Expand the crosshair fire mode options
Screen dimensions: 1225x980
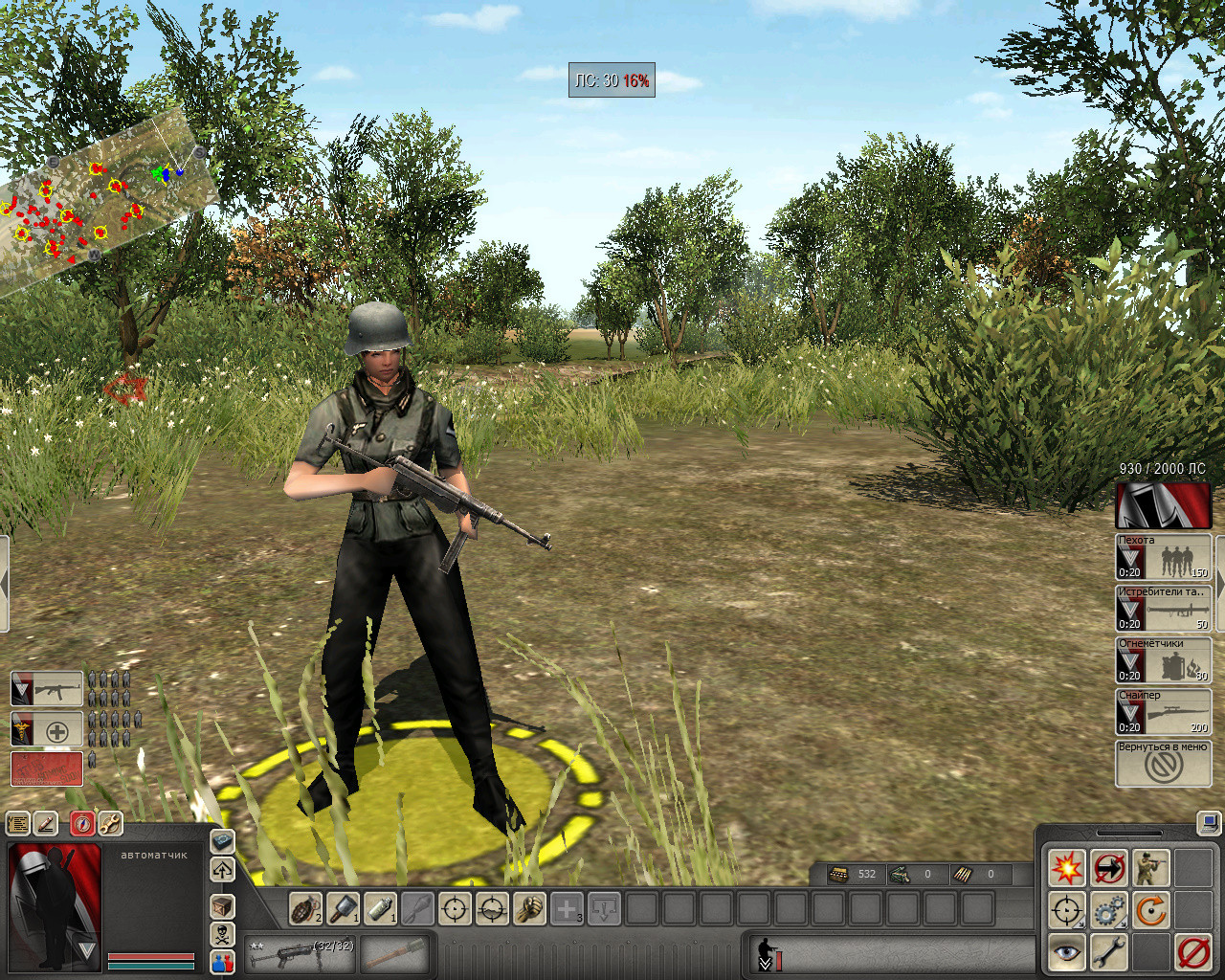[1066, 910]
